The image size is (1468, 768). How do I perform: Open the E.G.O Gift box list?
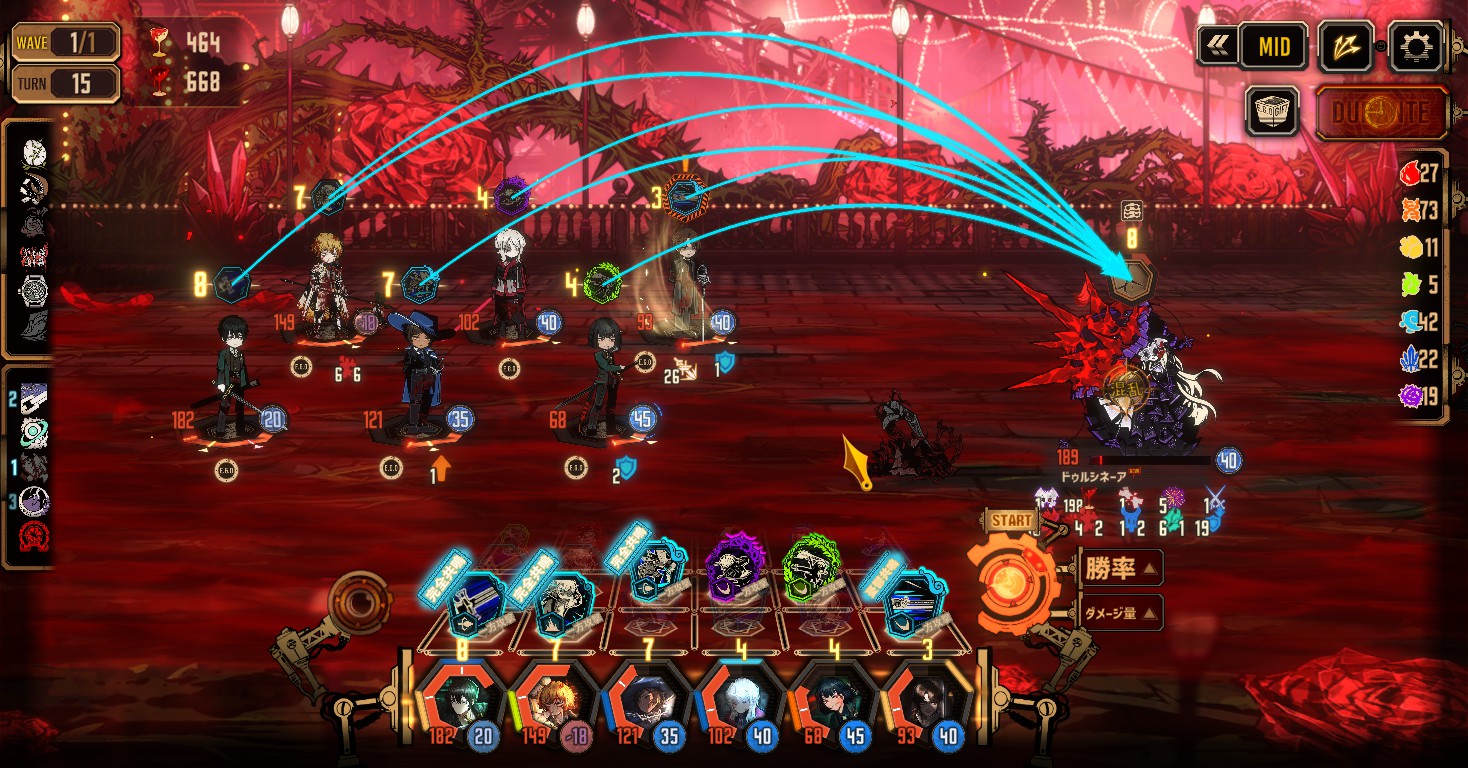pos(1272,111)
